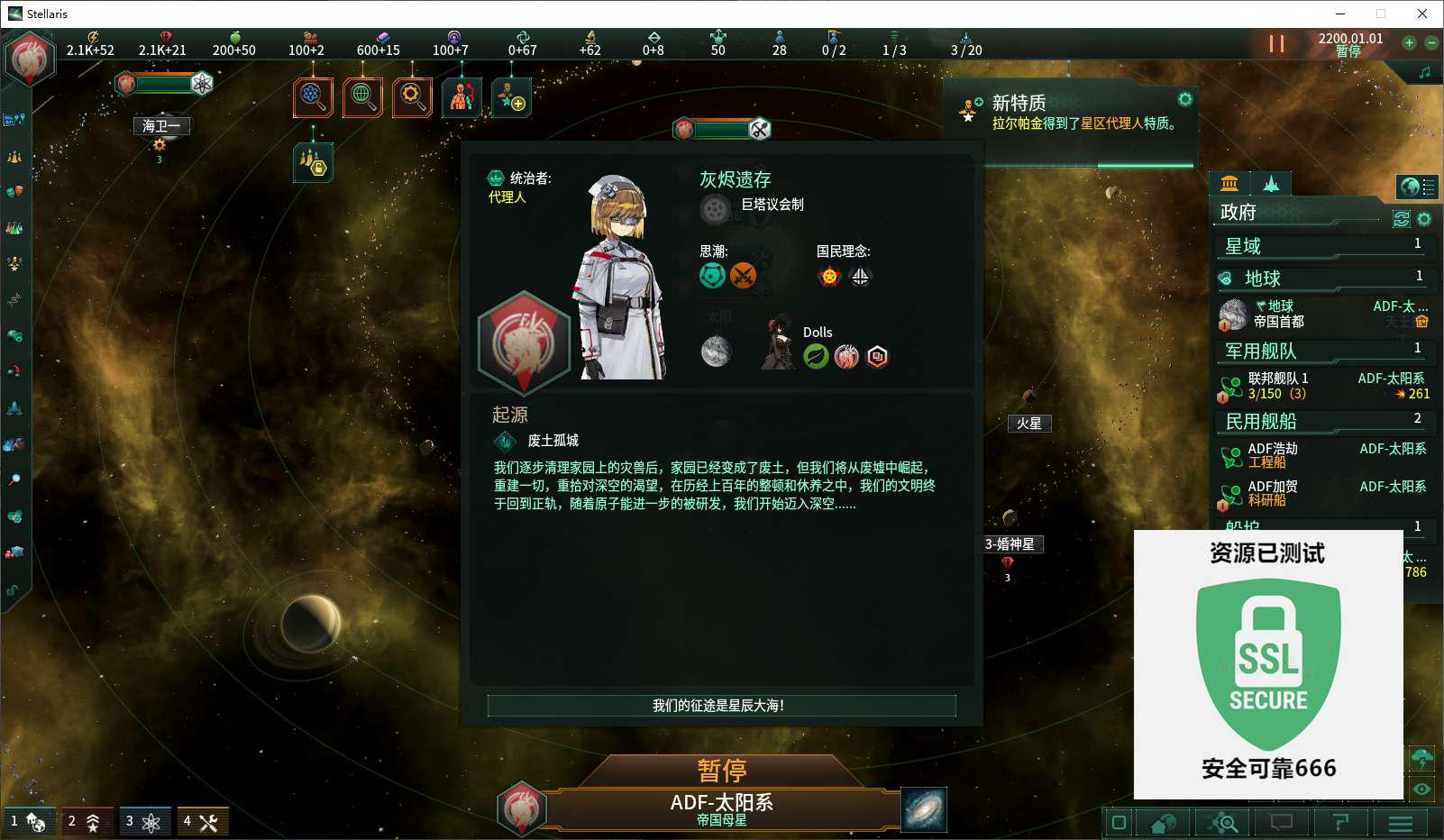
Task: Close the Stellaris window
Action: tap(1421, 14)
